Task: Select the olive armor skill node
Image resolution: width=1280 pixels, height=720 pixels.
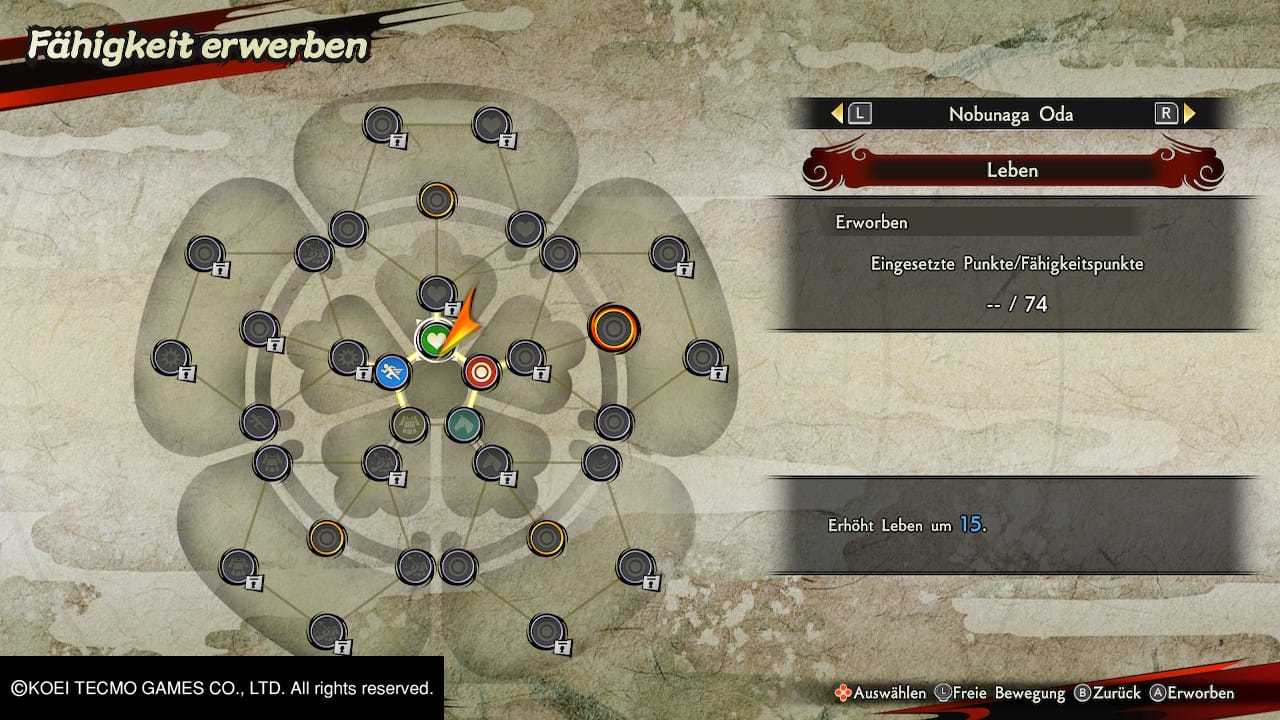Action: (408, 424)
